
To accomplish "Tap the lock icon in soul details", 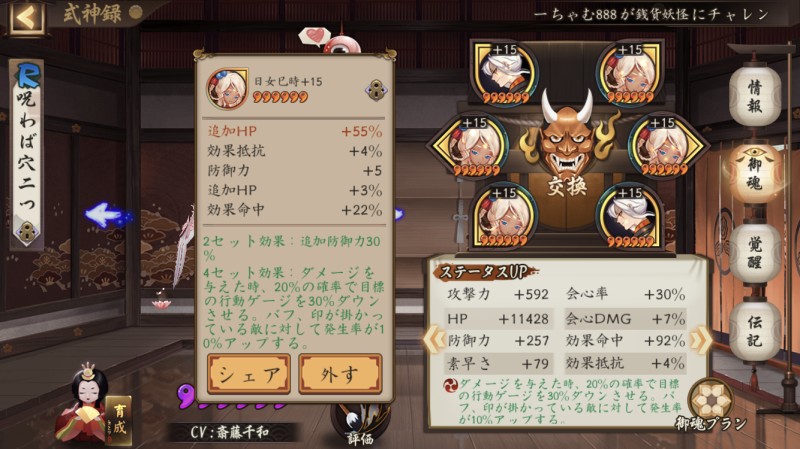I will point(377,89).
